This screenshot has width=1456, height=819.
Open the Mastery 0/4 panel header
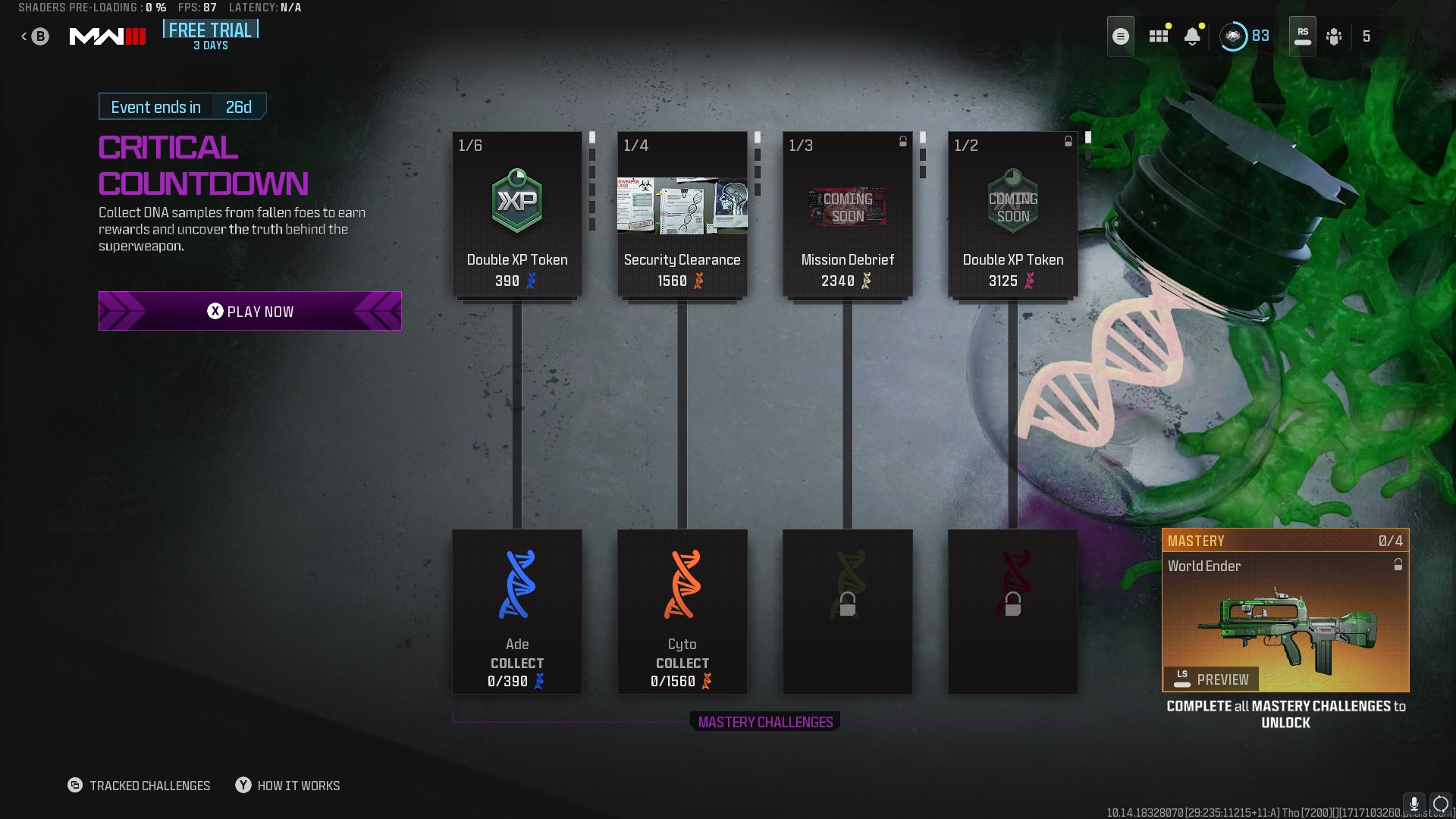click(1285, 540)
